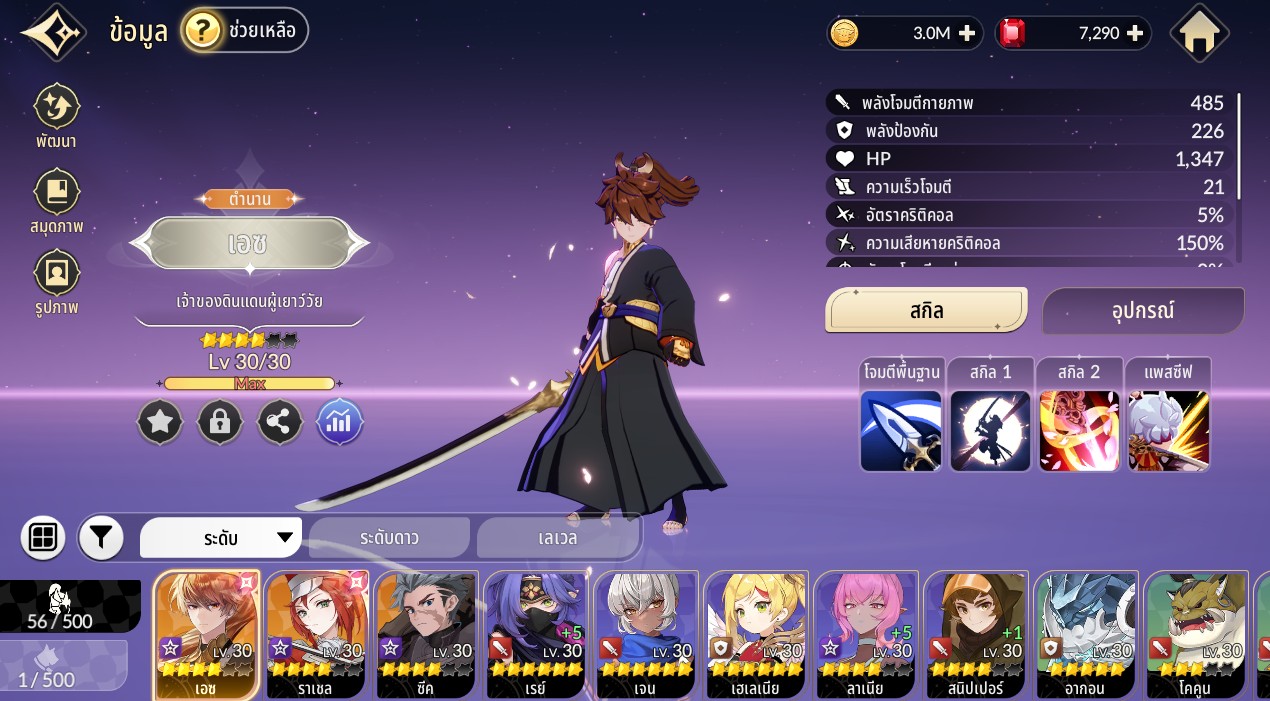Tap the star favorite button
The image size is (1270, 701).
click(160, 422)
